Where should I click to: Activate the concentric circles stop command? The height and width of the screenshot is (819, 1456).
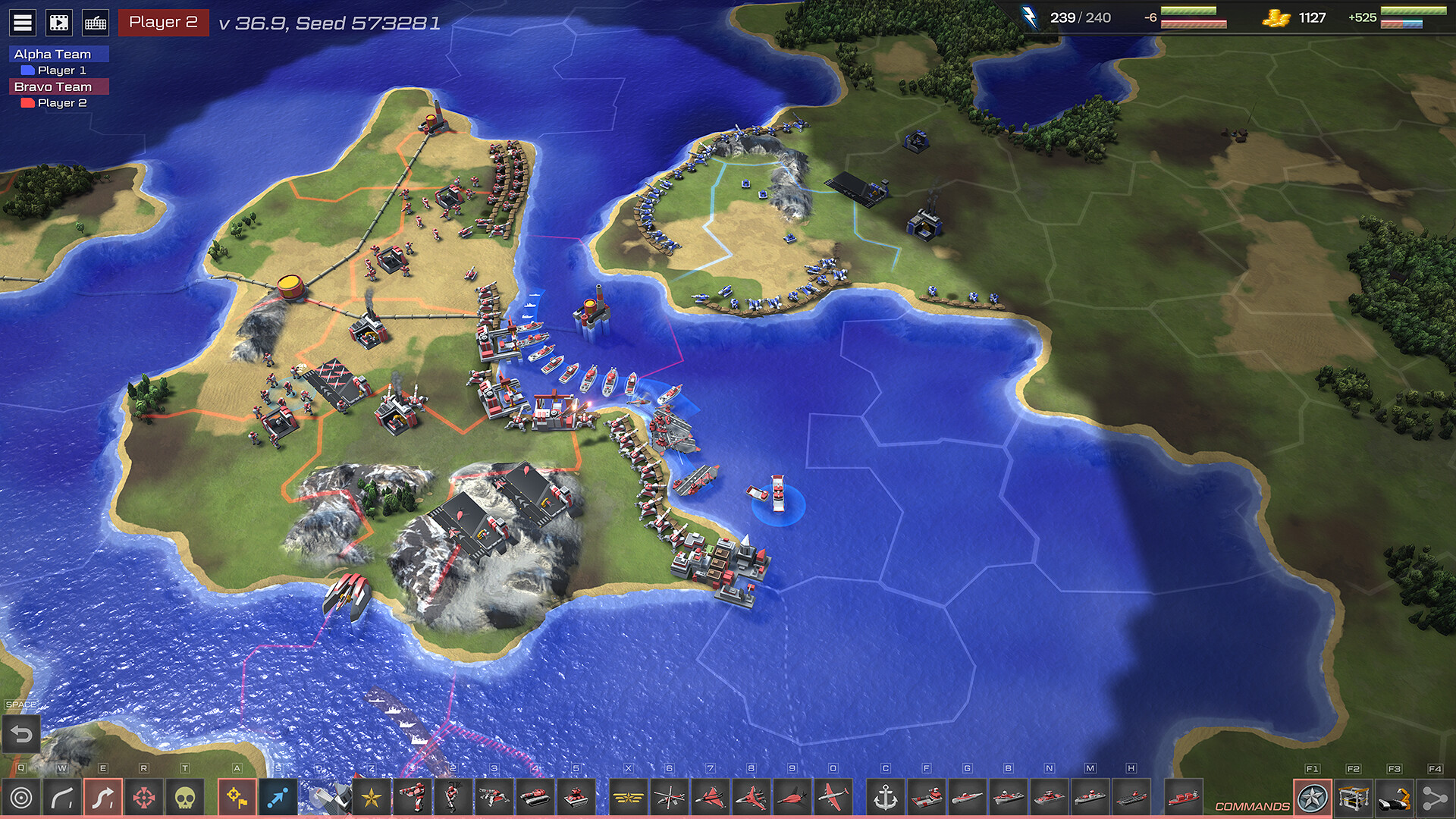(21, 798)
